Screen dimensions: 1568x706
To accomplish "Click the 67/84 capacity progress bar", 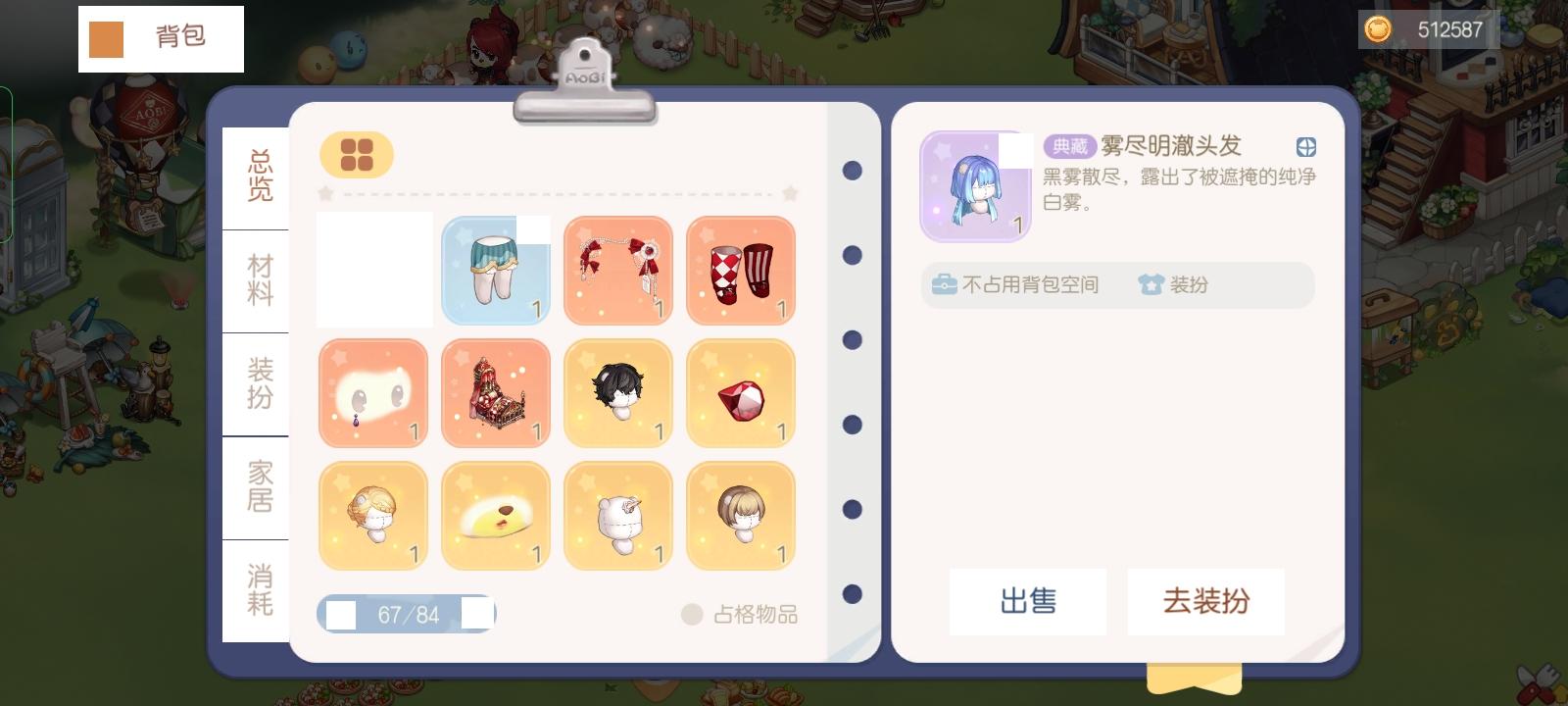I will click(408, 614).
